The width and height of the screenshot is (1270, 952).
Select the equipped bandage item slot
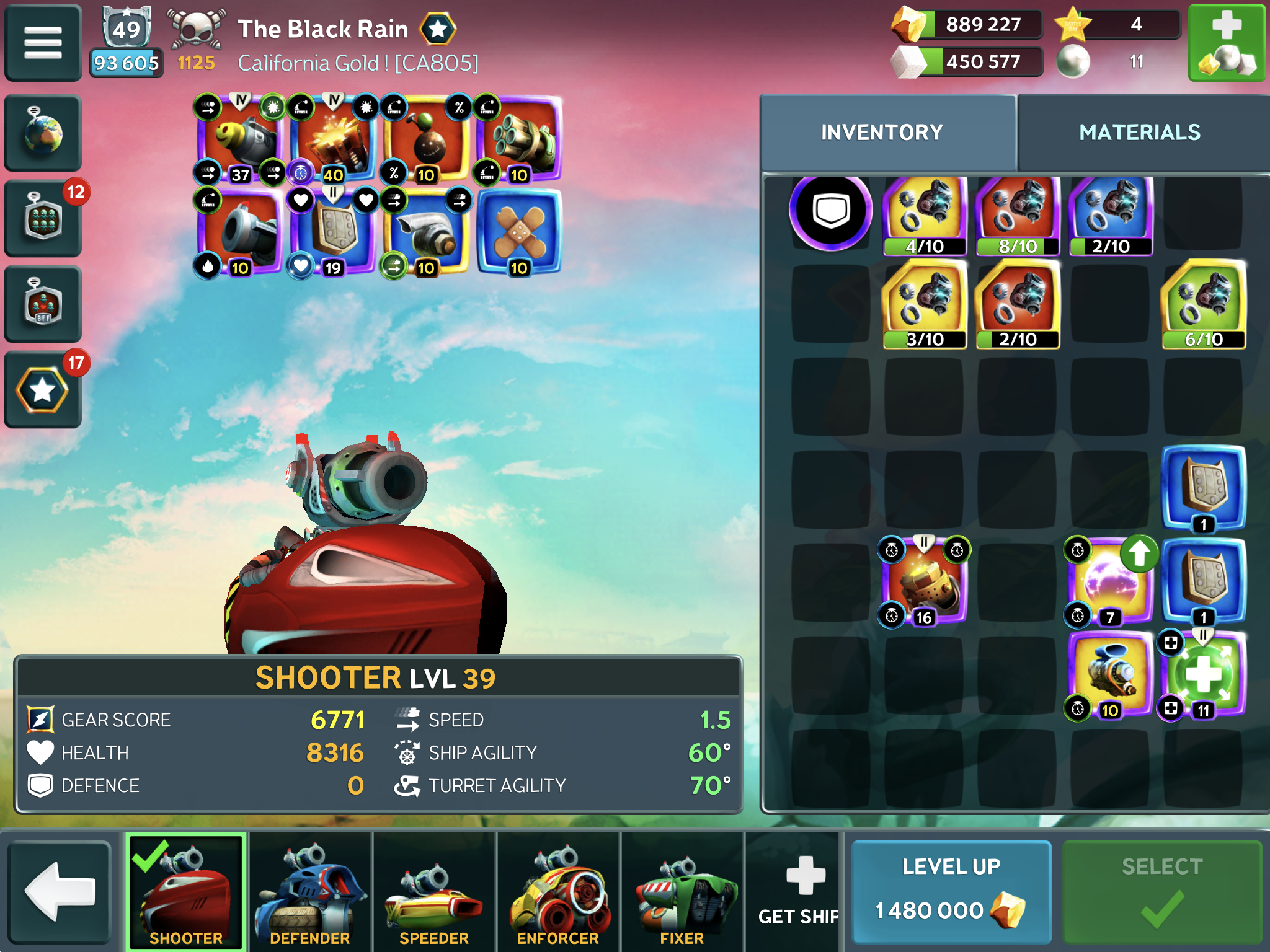coord(520,232)
